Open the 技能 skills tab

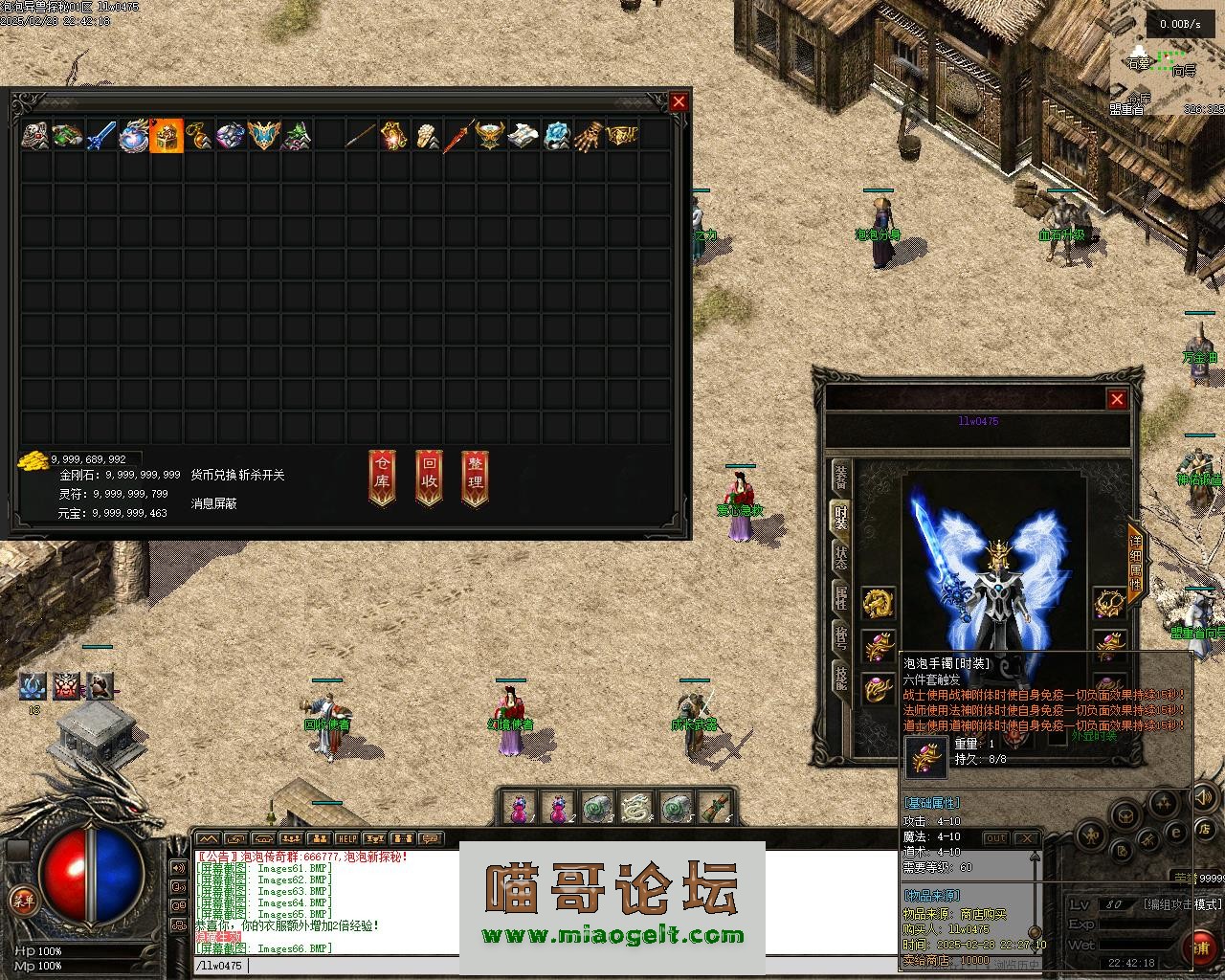coord(840,678)
